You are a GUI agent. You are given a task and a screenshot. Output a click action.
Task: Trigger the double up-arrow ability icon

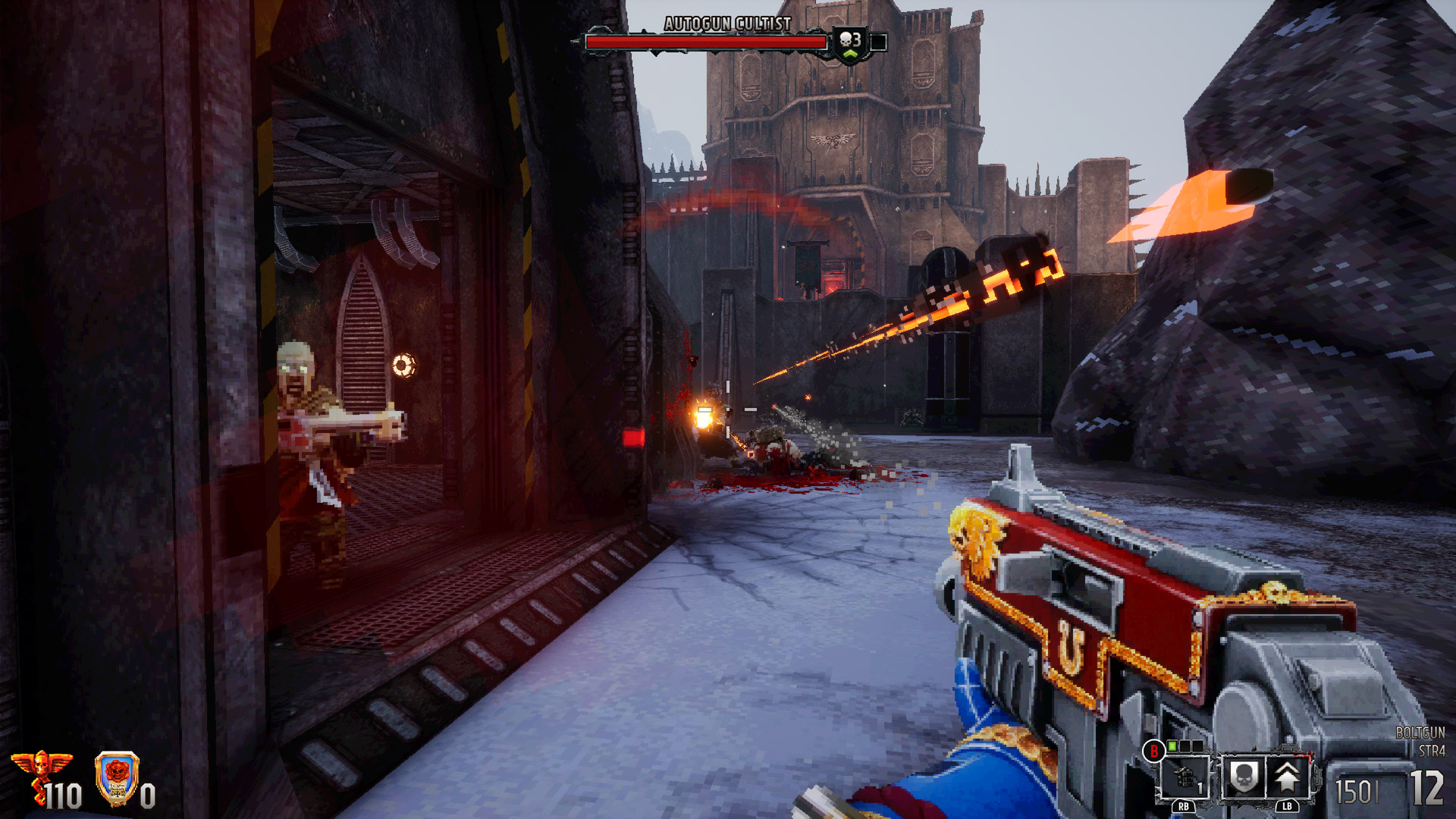point(1287,777)
